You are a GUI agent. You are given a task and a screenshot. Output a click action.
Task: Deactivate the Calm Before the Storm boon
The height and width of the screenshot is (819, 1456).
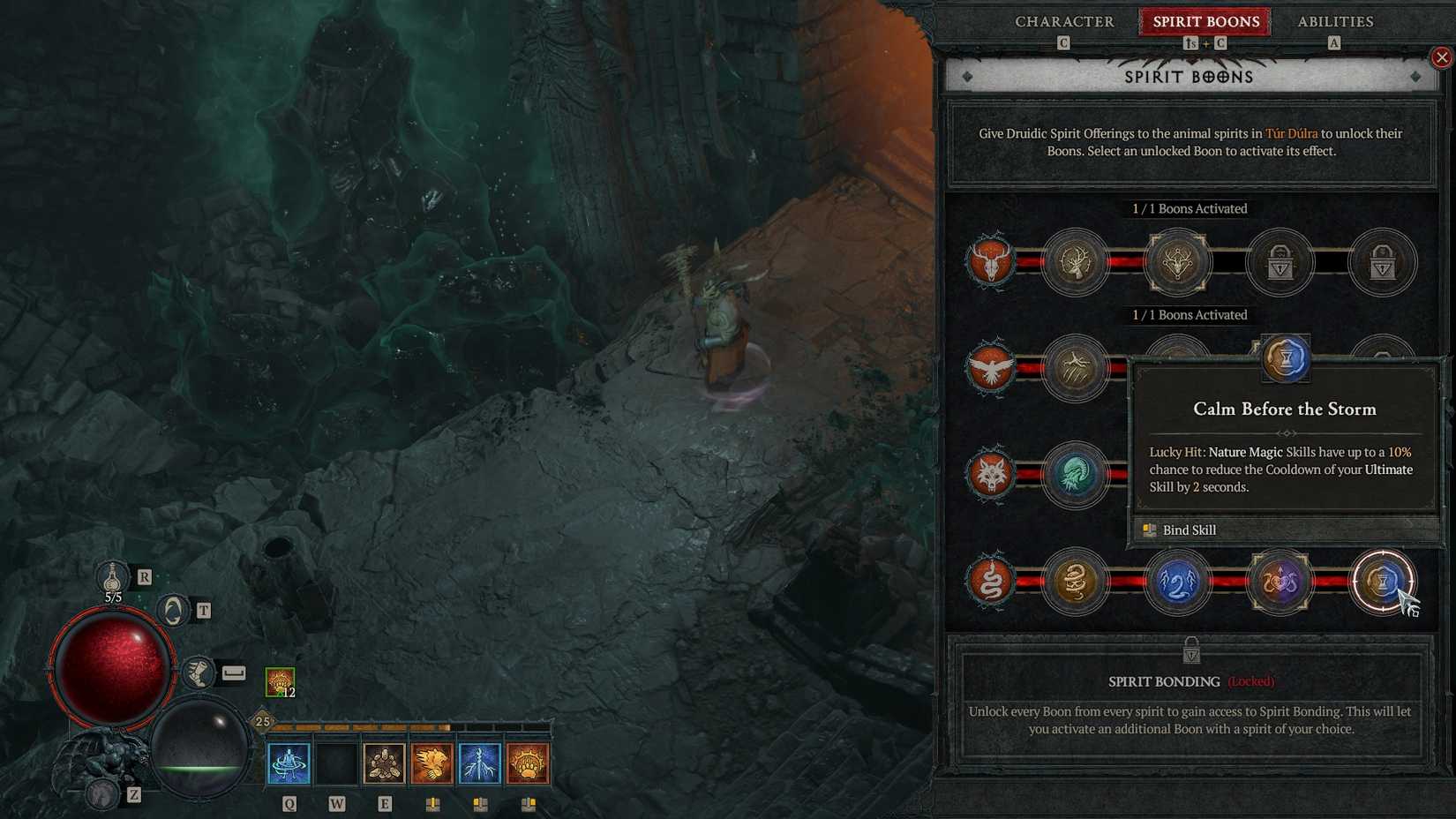(x=1384, y=581)
